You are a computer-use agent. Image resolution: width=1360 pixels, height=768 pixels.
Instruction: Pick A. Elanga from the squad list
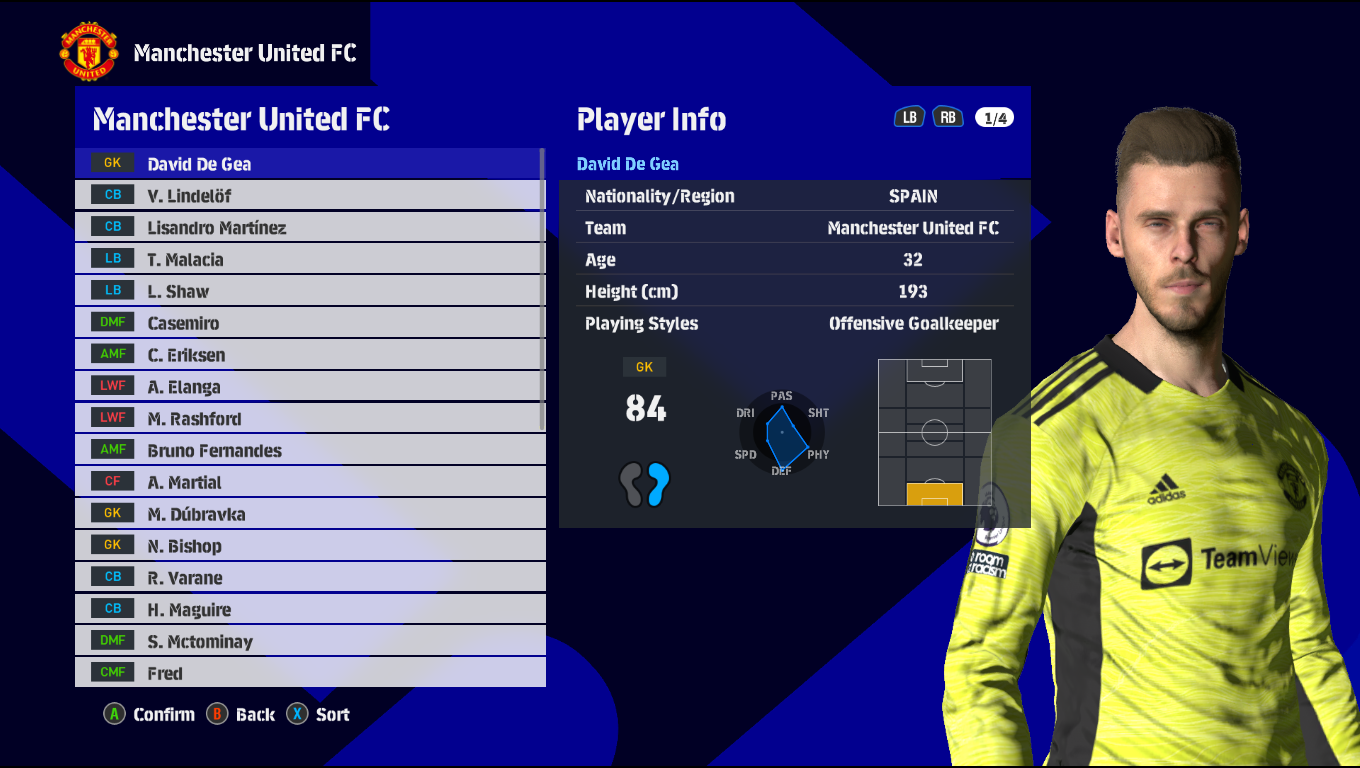[310, 387]
